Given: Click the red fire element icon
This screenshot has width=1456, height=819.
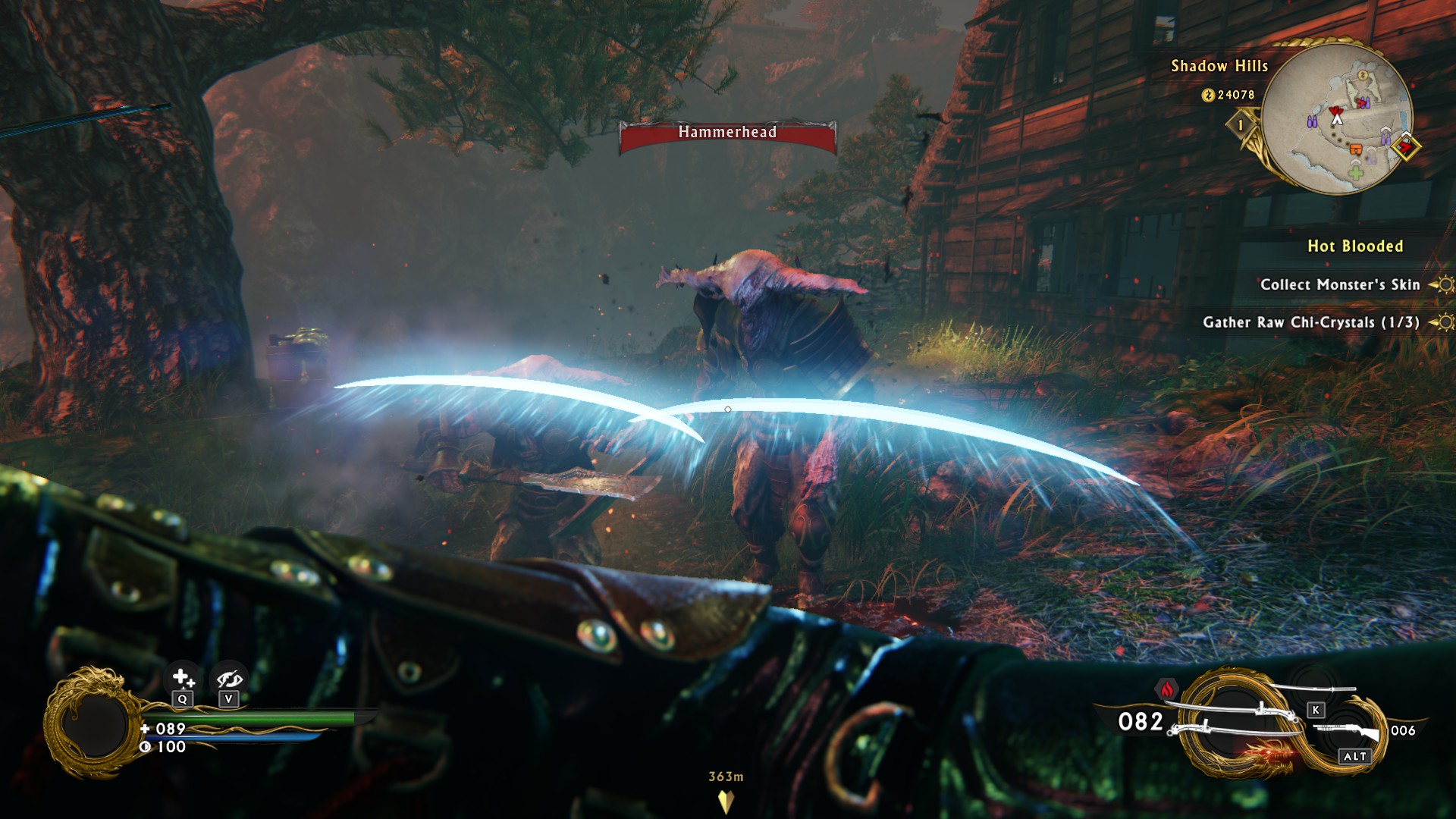Looking at the screenshot, I should pyautogui.click(x=1167, y=689).
